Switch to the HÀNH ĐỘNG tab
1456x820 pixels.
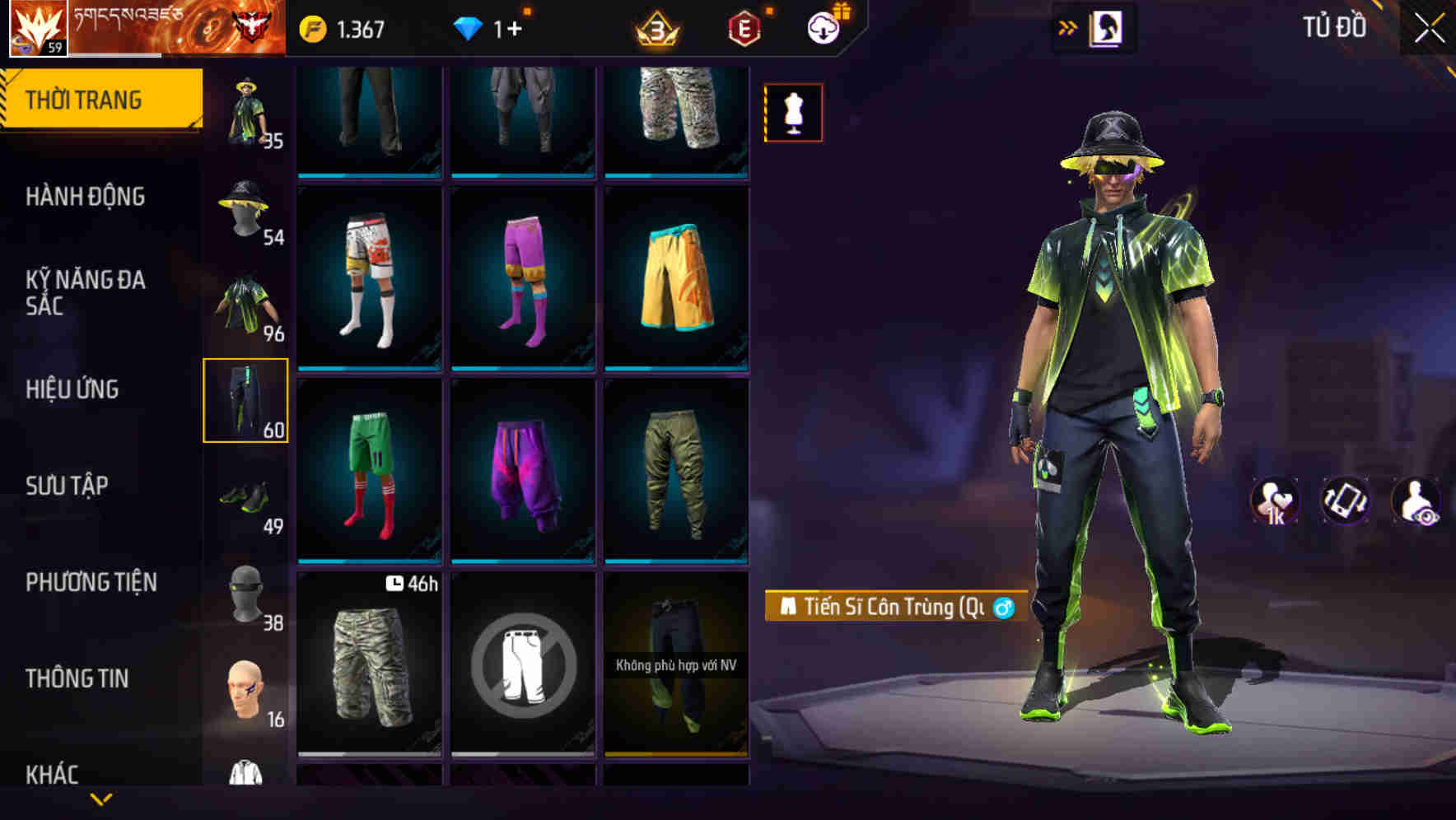tap(85, 196)
